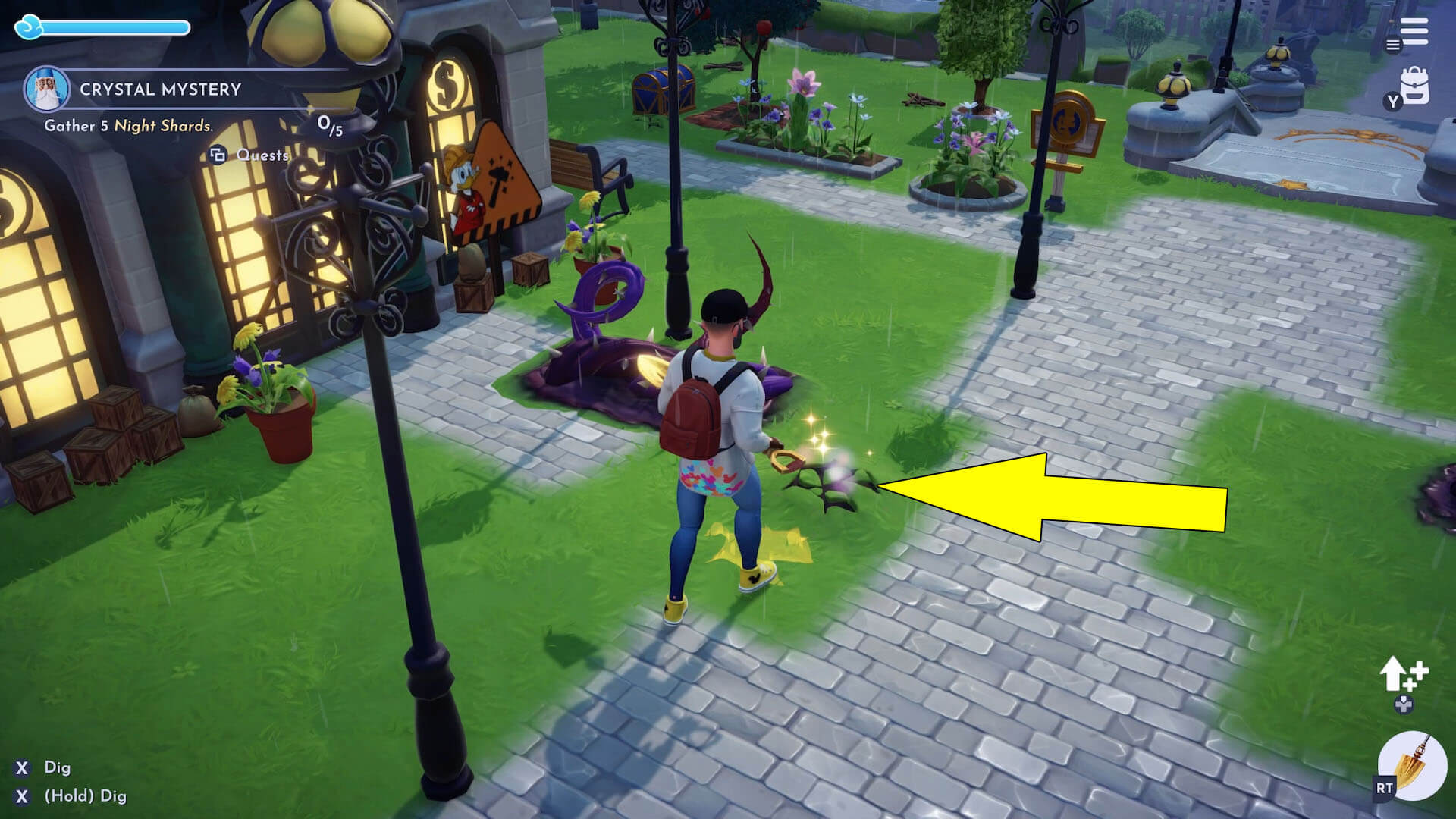Click the swirl icon on the Dreamlight bar

[30, 27]
